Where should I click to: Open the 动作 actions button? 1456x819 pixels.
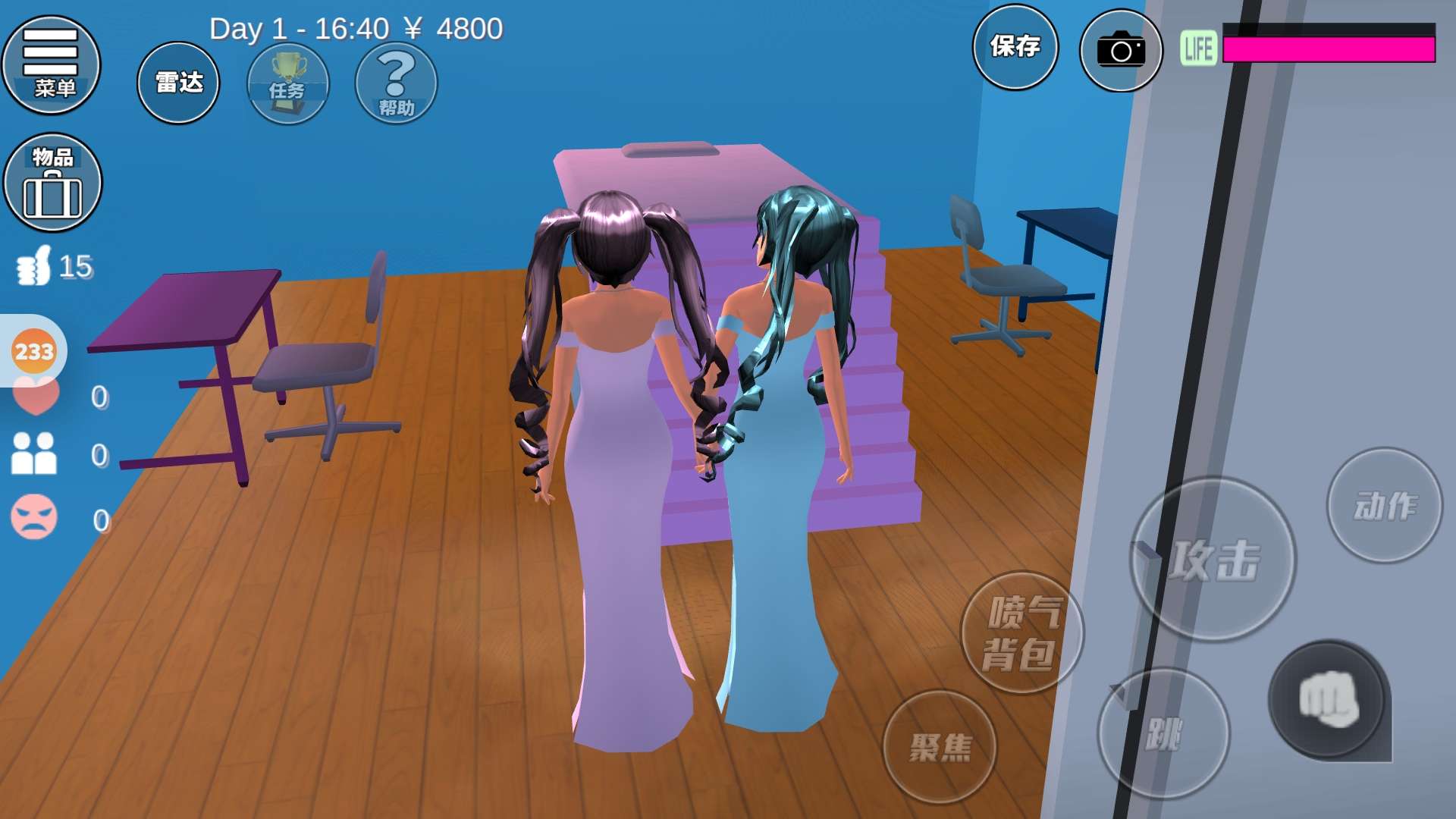(1384, 506)
